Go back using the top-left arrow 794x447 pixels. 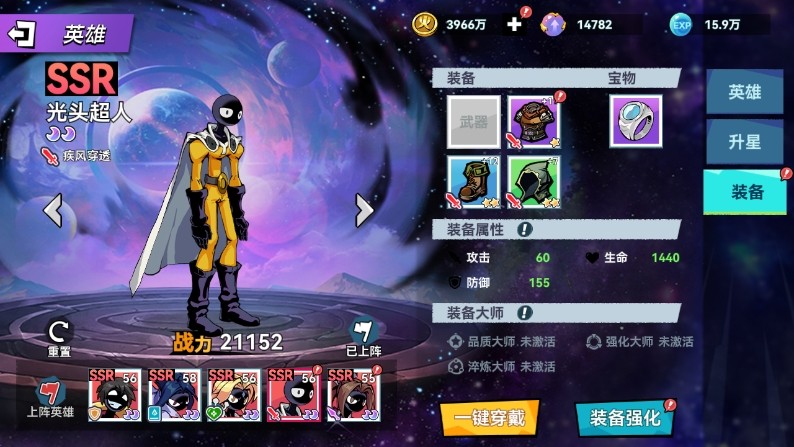[22, 33]
